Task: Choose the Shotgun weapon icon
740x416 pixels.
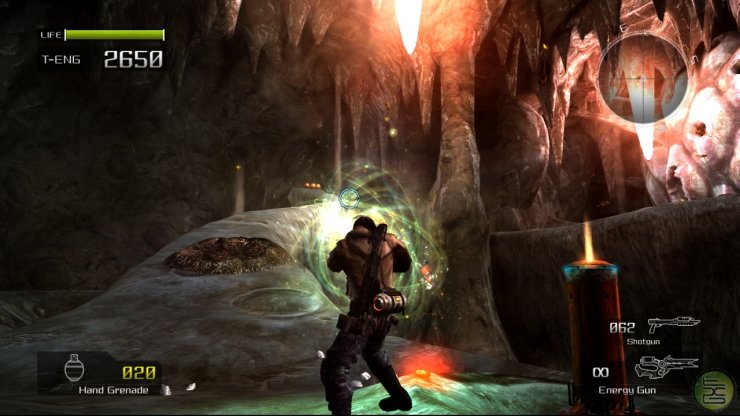Action: point(673,324)
